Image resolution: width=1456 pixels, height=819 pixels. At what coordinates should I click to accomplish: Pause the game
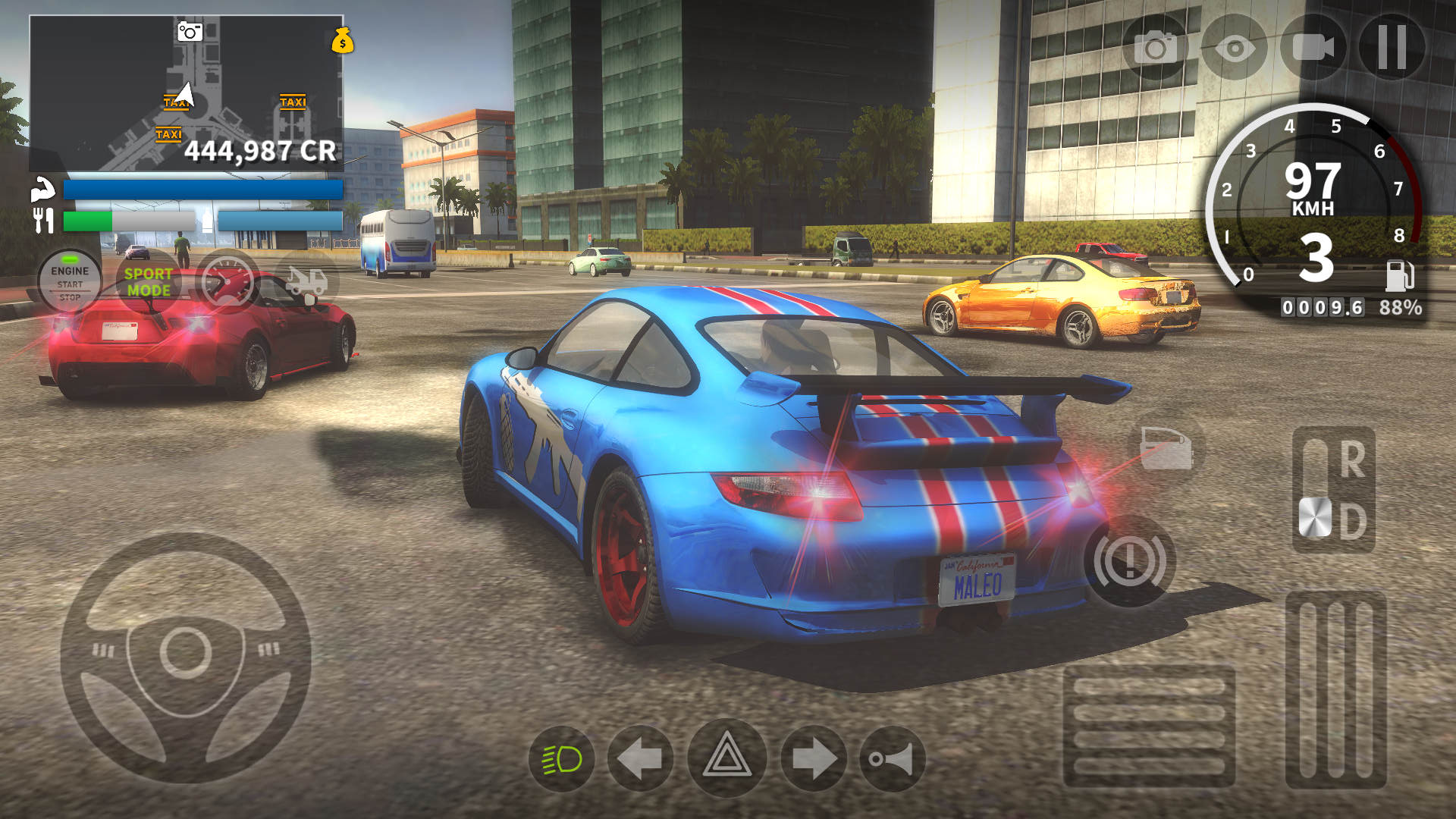(x=1392, y=47)
